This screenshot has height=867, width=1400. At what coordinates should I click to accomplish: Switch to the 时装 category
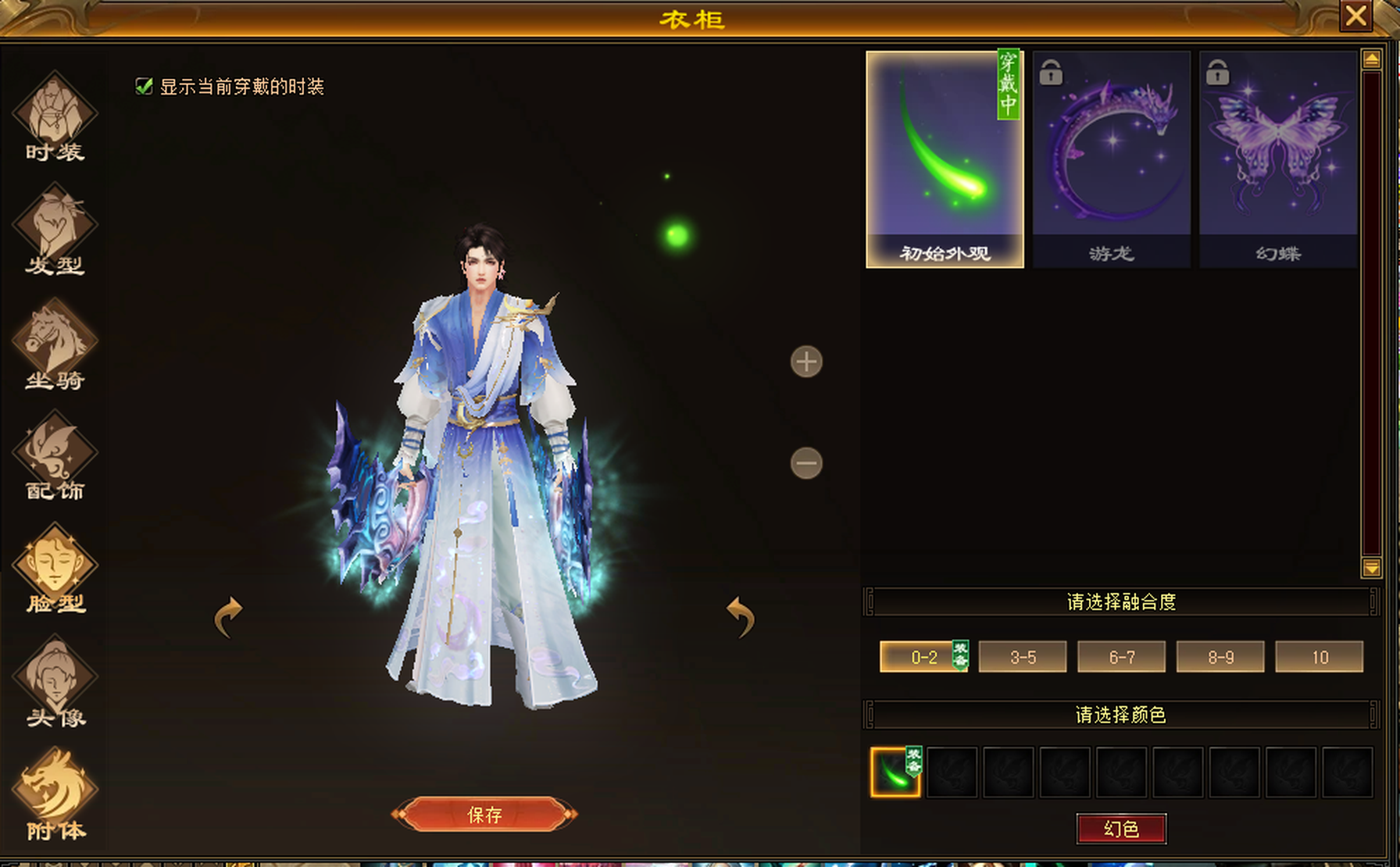(x=55, y=117)
